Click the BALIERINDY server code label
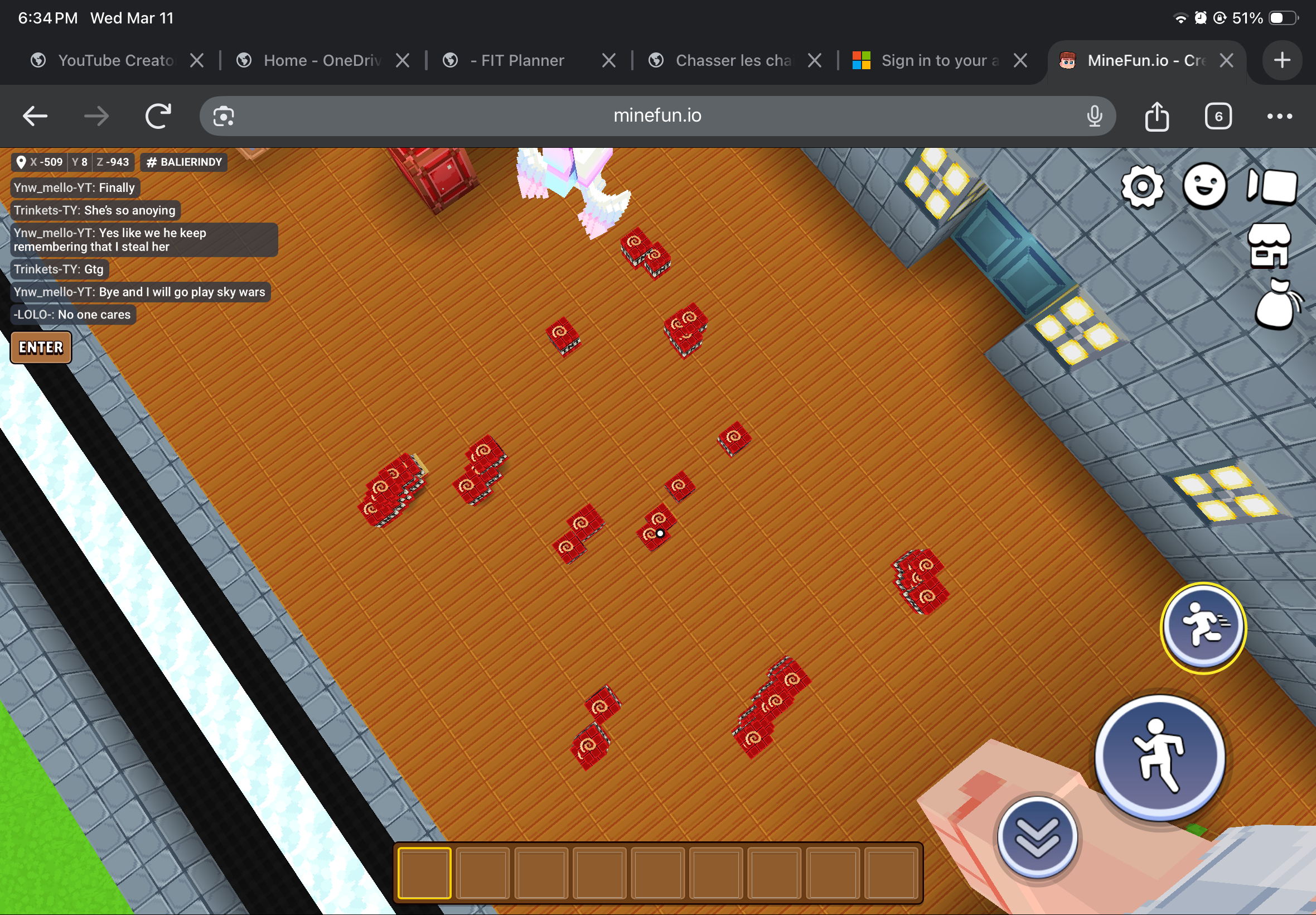This screenshot has height=915, width=1316. point(184,162)
